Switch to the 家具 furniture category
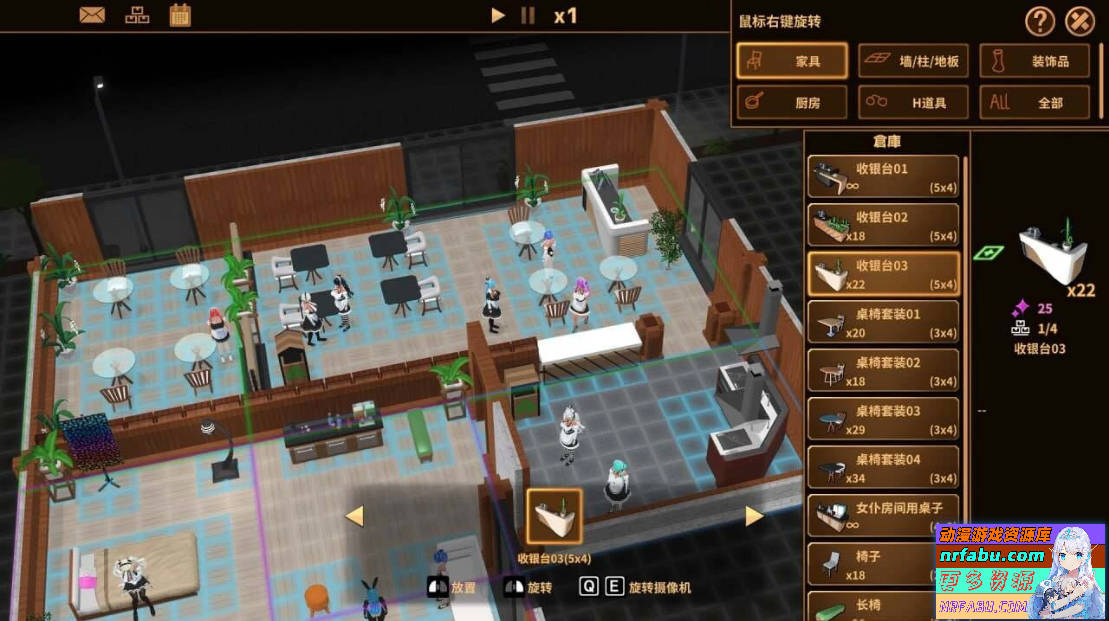The height and width of the screenshot is (621, 1109). click(792, 61)
